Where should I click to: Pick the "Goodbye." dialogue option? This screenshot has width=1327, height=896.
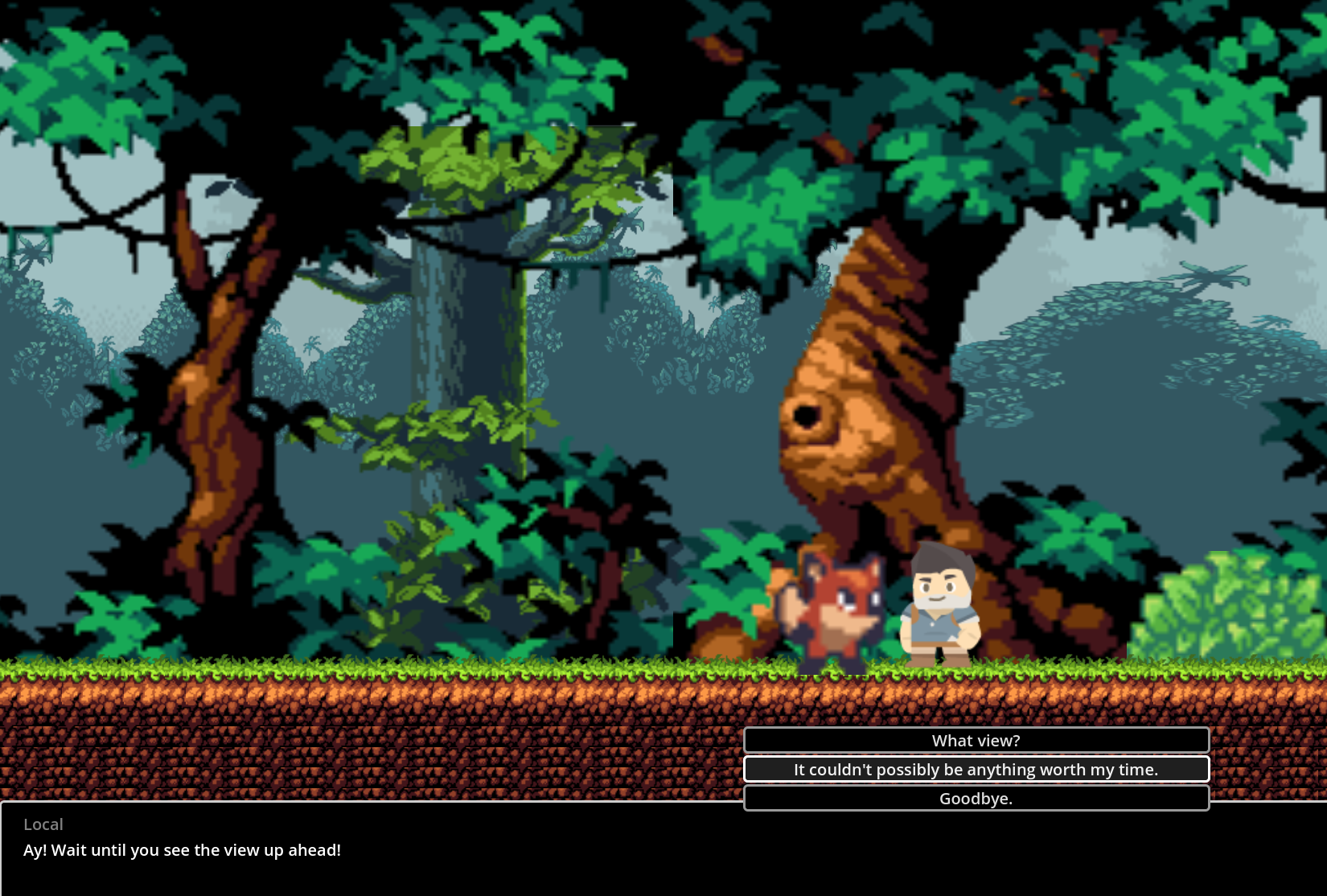click(x=976, y=798)
